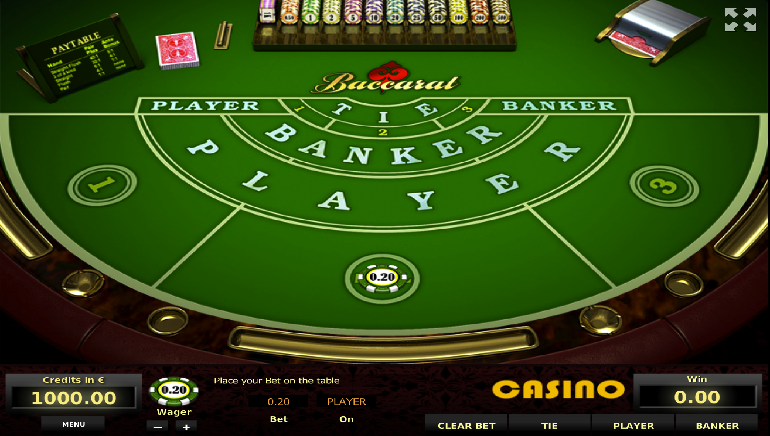The image size is (770, 436).
Task: Select the 0.20 wager chip
Action: point(173,390)
